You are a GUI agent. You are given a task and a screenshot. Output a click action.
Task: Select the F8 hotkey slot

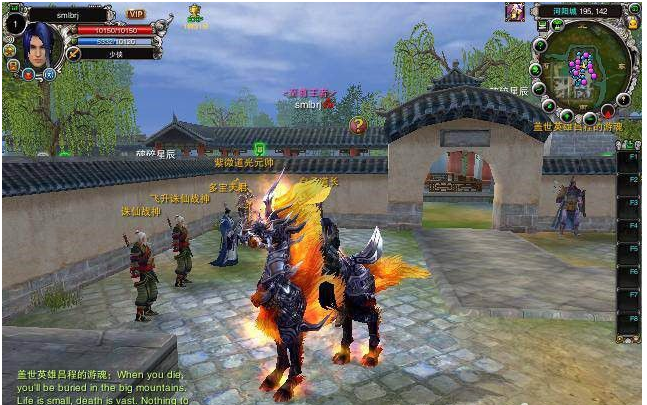point(627,319)
